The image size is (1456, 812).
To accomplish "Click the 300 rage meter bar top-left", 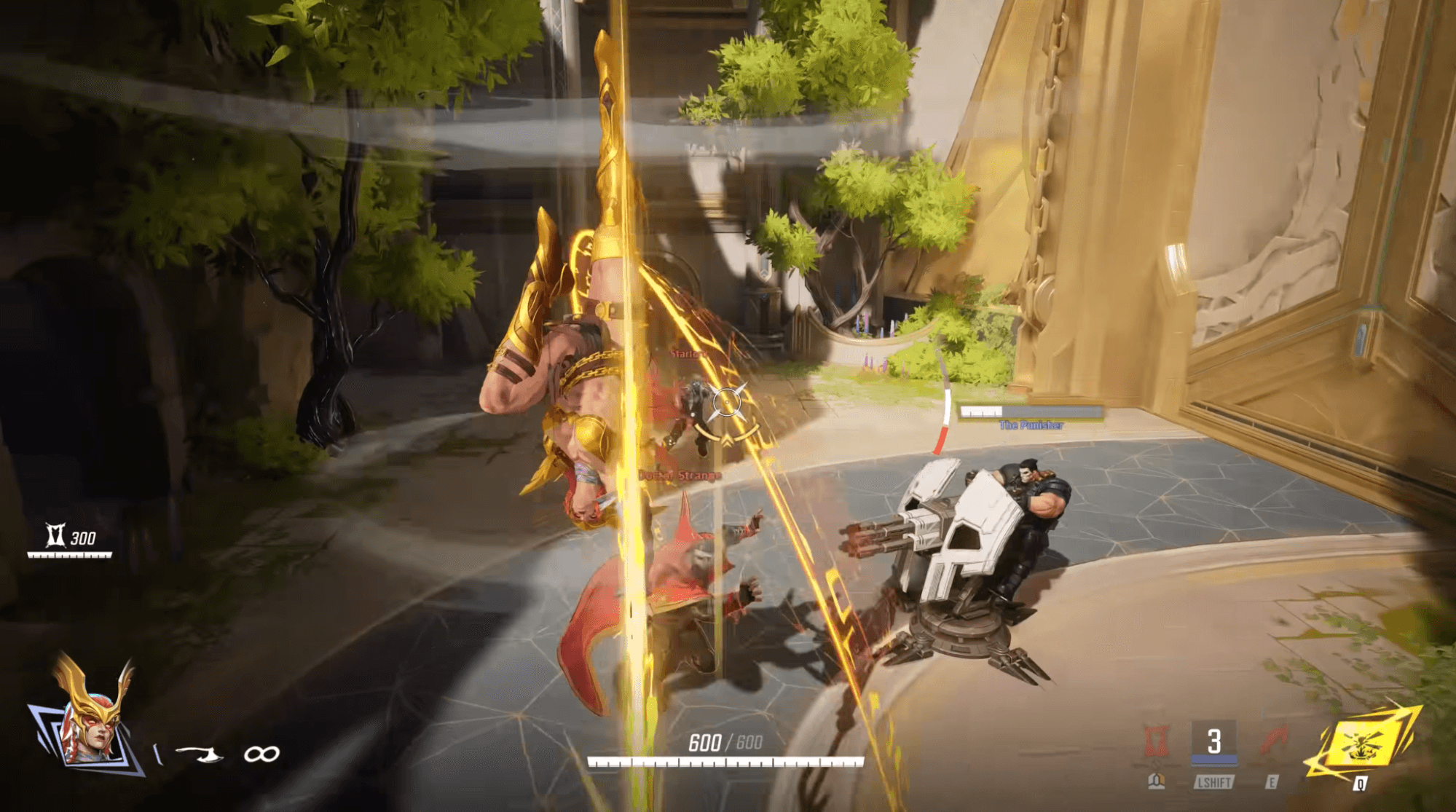I will tap(68, 555).
